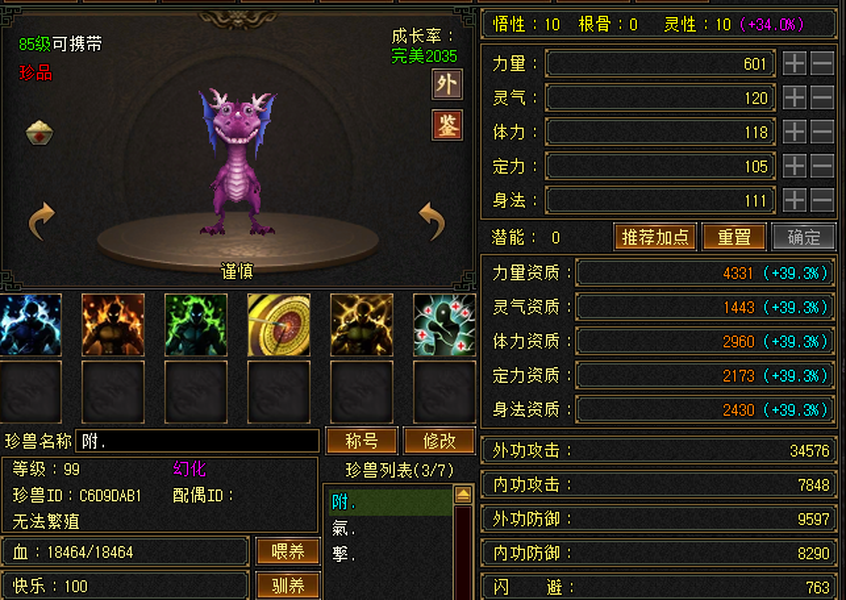Rotate the pet model left
846x600 pixels.
pos(41,221)
